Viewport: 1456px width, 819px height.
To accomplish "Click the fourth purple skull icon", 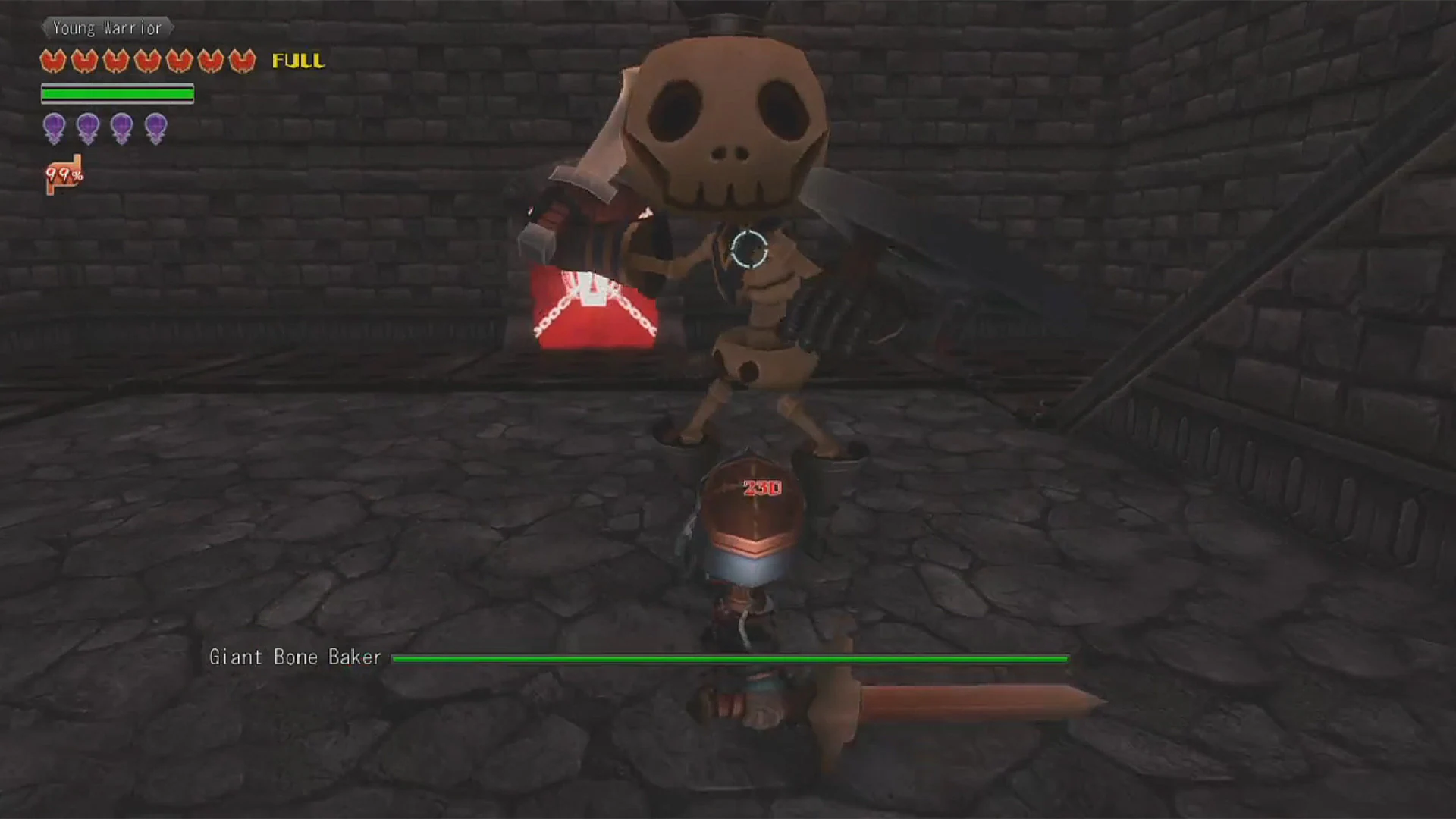I will click(155, 127).
